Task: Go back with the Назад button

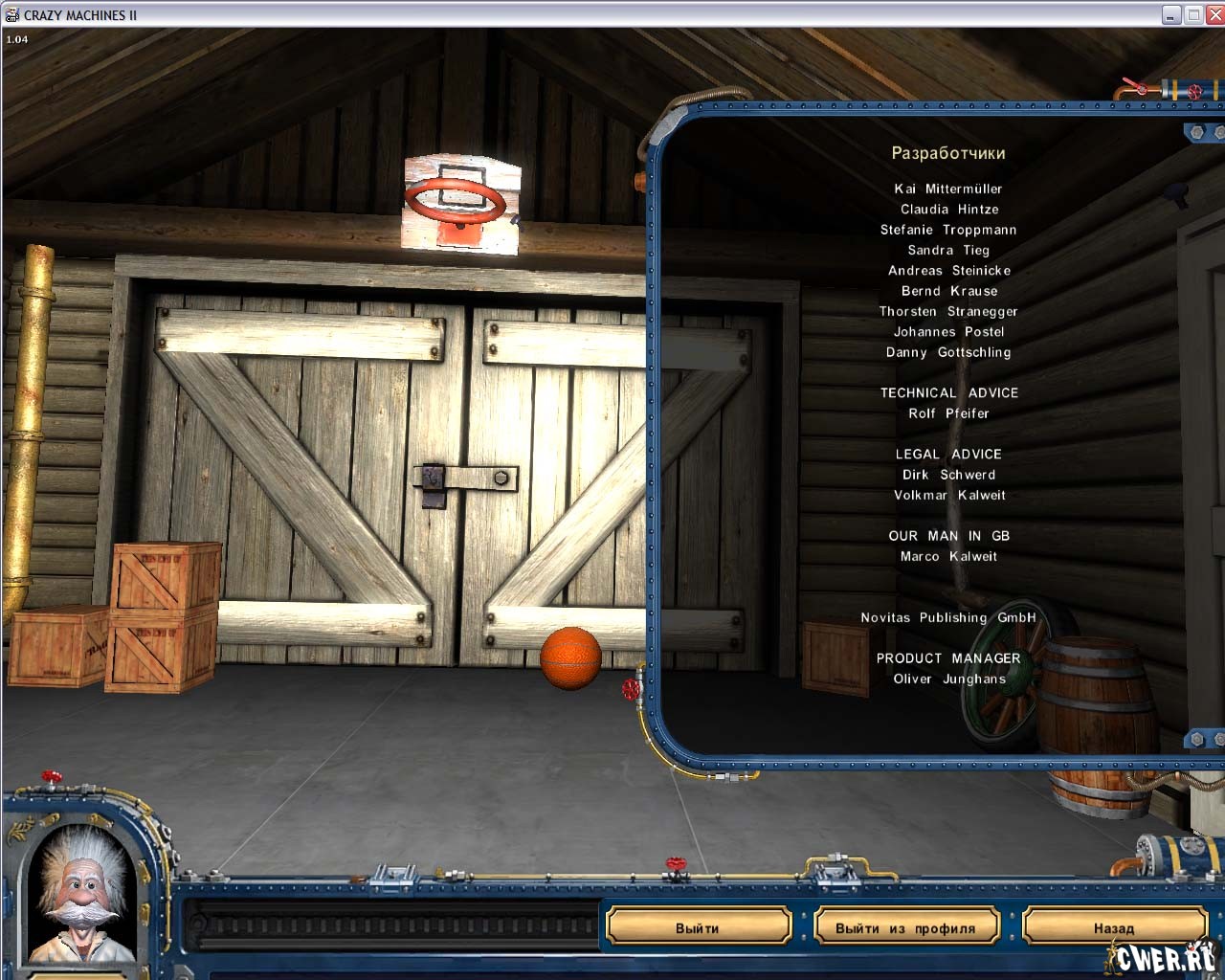Action: click(x=1113, y=927)
